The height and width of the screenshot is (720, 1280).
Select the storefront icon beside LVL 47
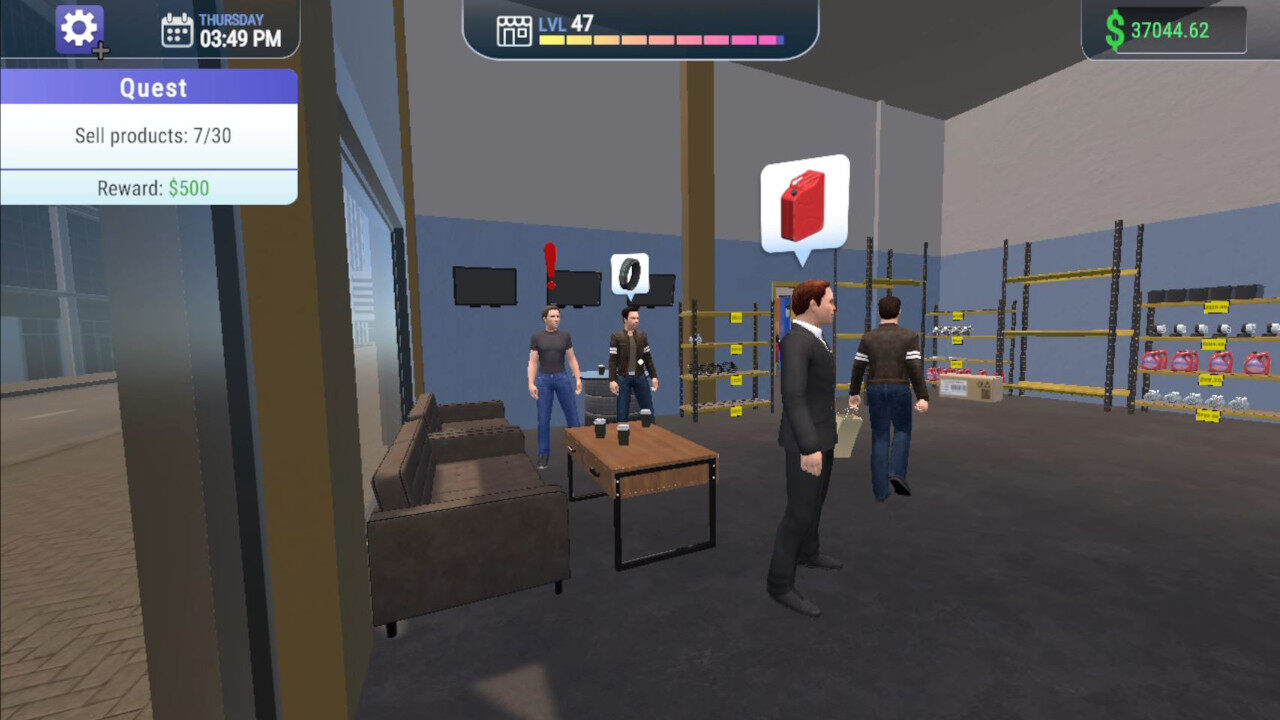[513, 30]
